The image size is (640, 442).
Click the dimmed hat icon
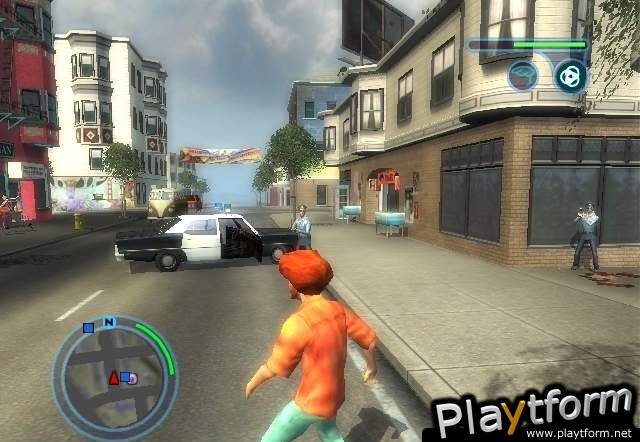[x=522, y=76]
